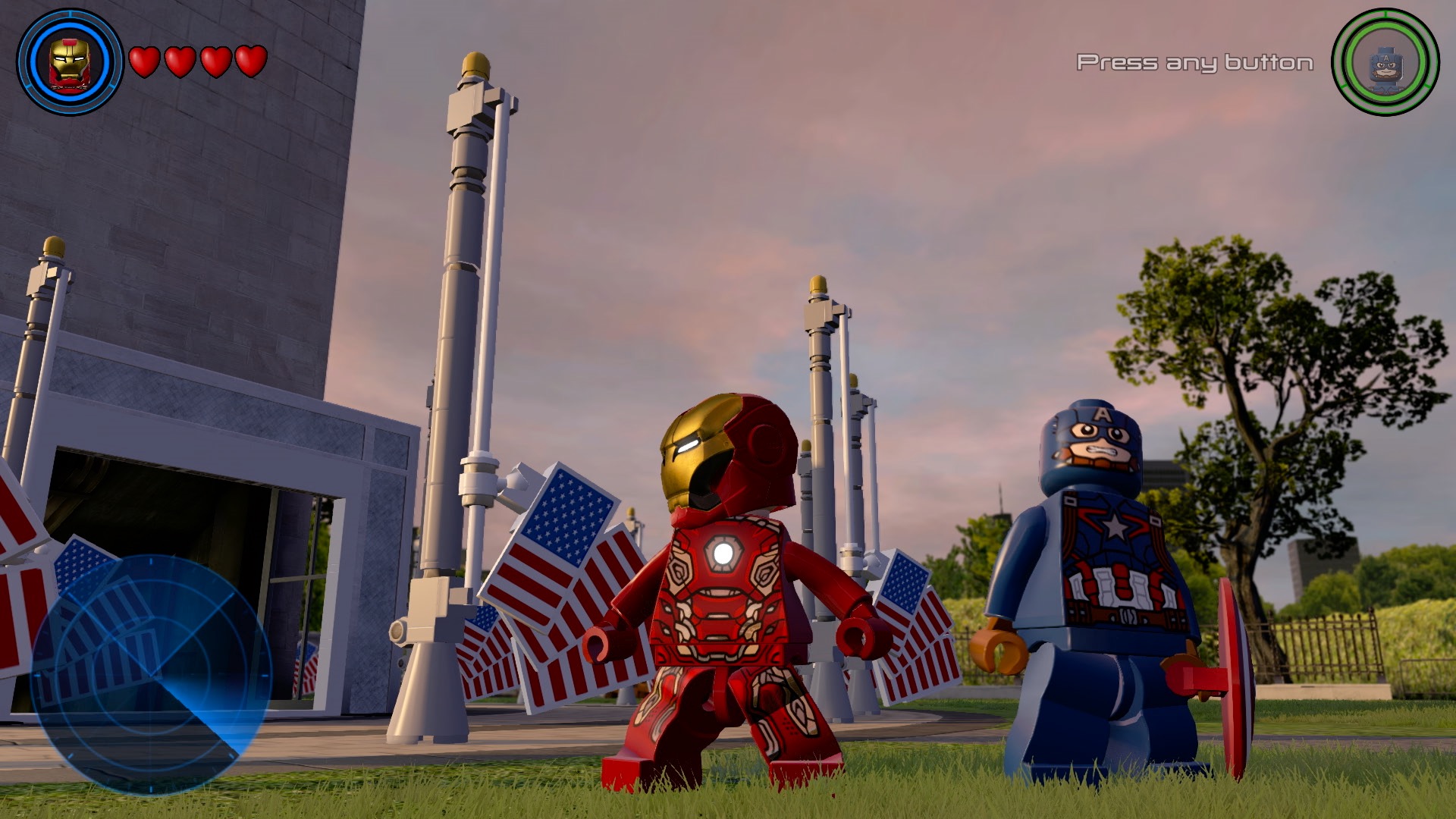Click the Captain America player two portrait
The image size is (1456, 819).
coord(1385,62)
